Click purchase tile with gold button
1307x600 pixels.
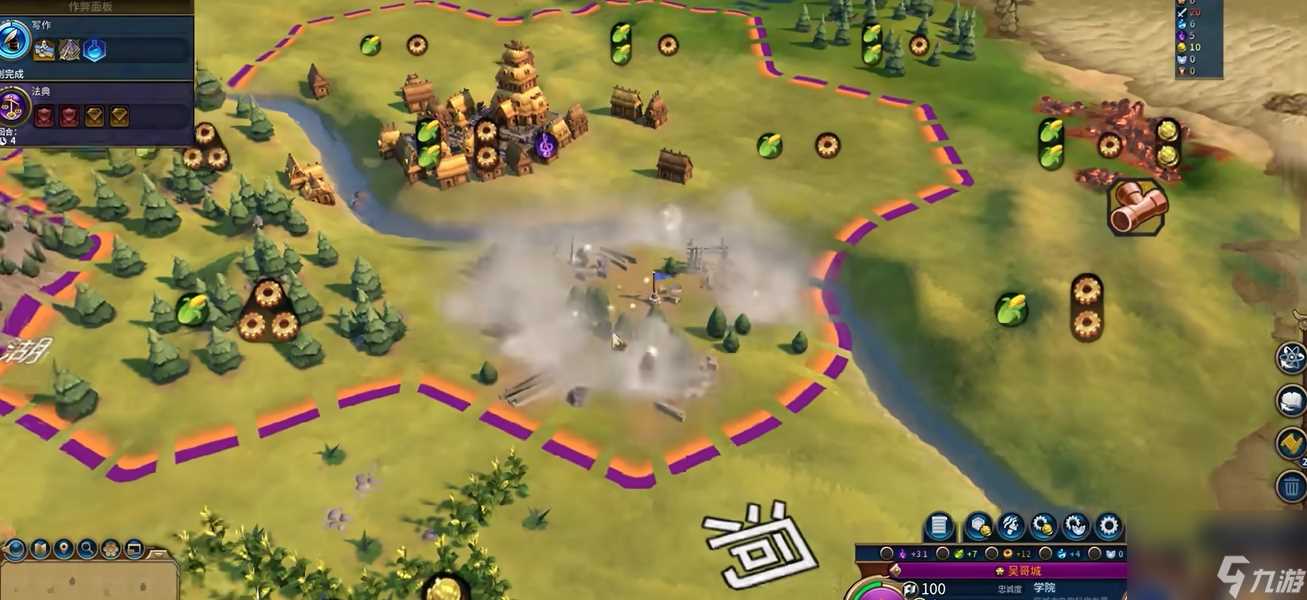point(979,525)
